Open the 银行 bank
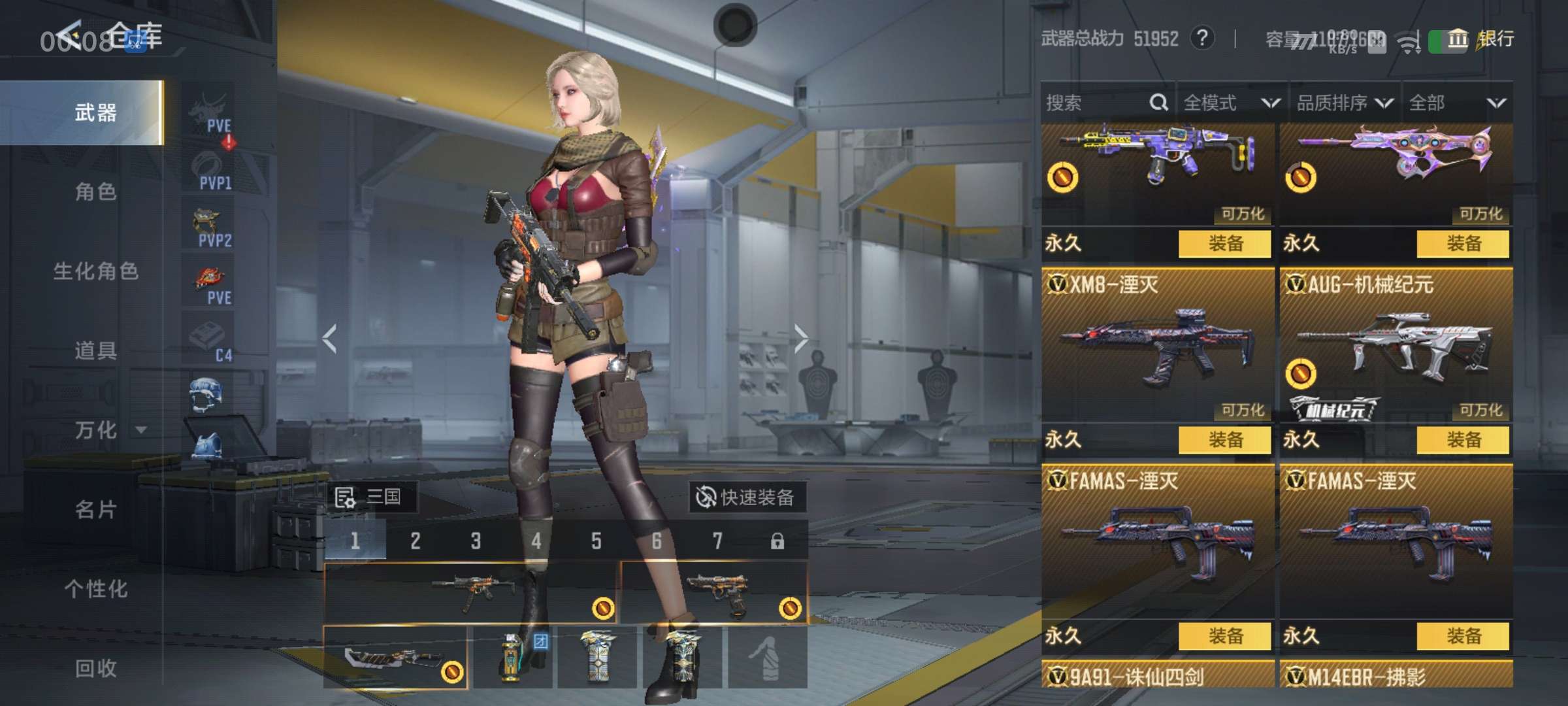The image size is (1568, 706). coord(1483,39)
